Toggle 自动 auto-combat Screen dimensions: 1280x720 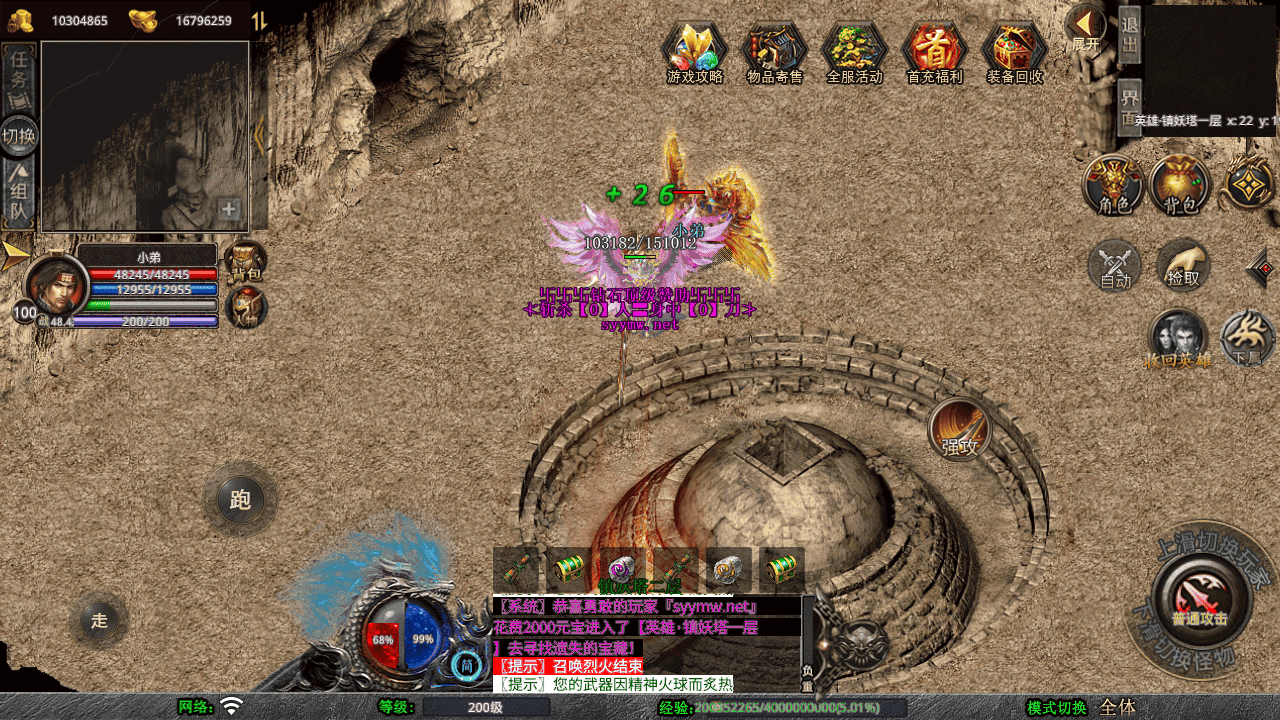point(1115,267)
